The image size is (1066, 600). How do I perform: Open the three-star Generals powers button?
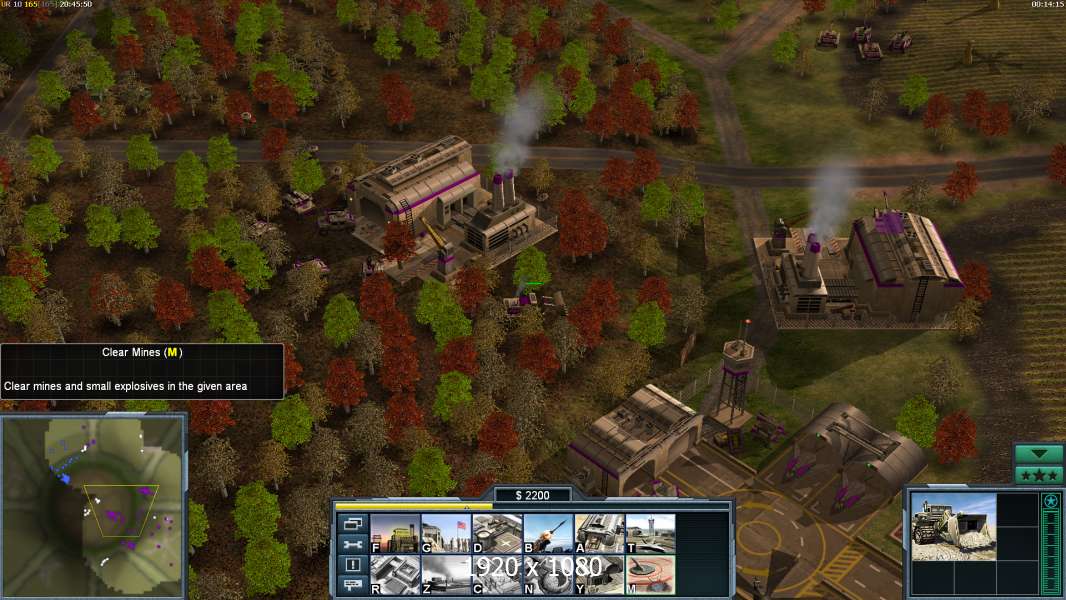[1038, 475]
